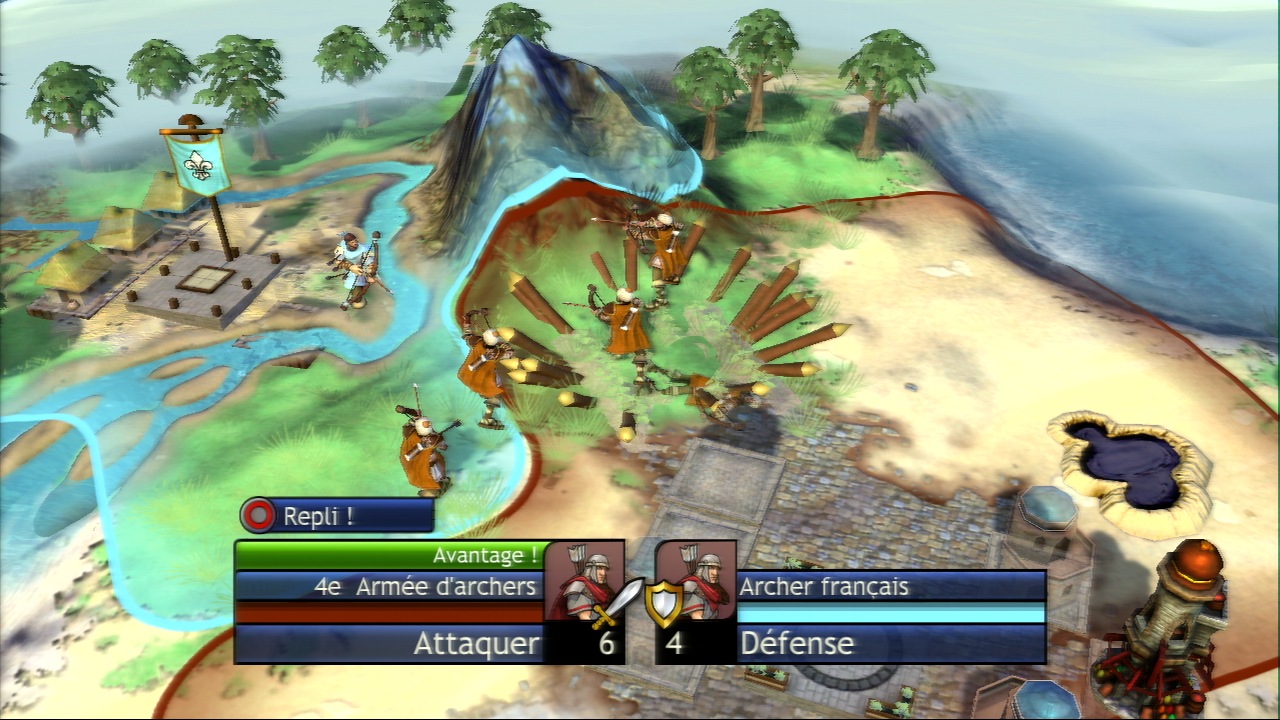The height and width of the screenshot is (720, 1280).
Task: Click the defending French archer portrait
Action: [696, 580]
